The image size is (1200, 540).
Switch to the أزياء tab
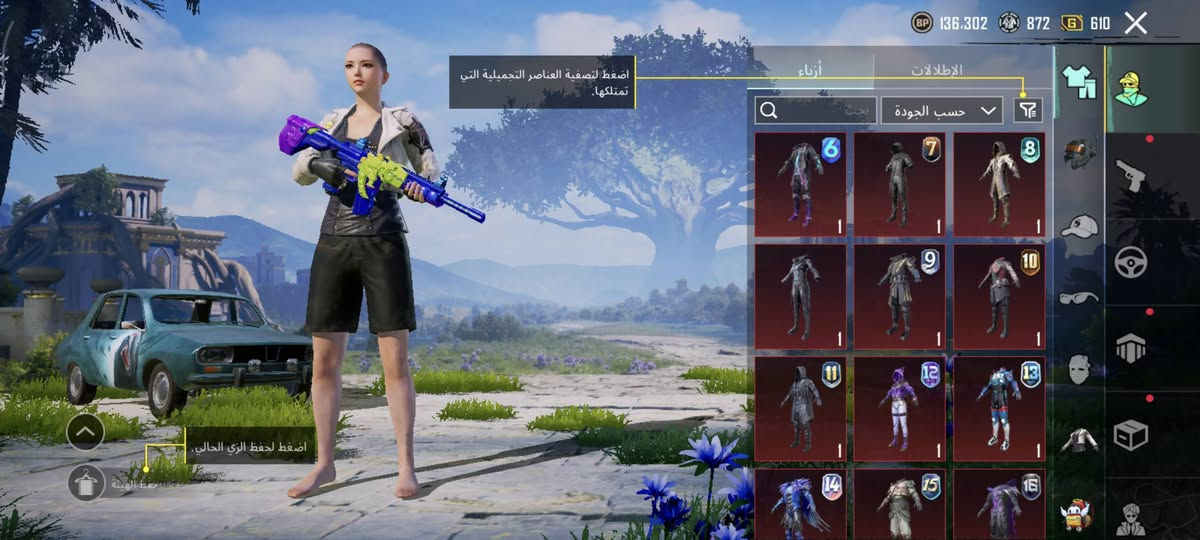(811, 71)
